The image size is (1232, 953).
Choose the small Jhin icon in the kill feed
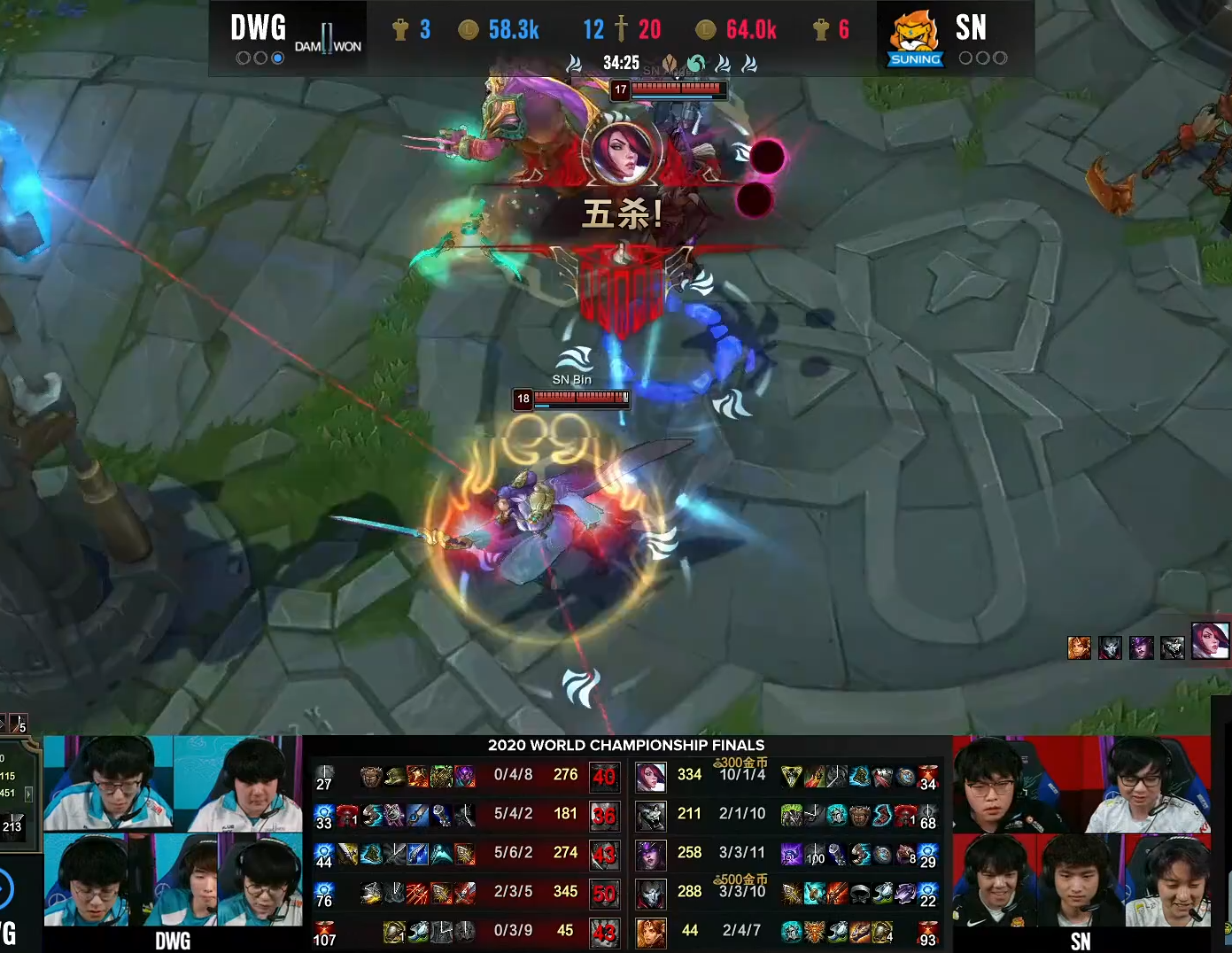point(1110,648)
